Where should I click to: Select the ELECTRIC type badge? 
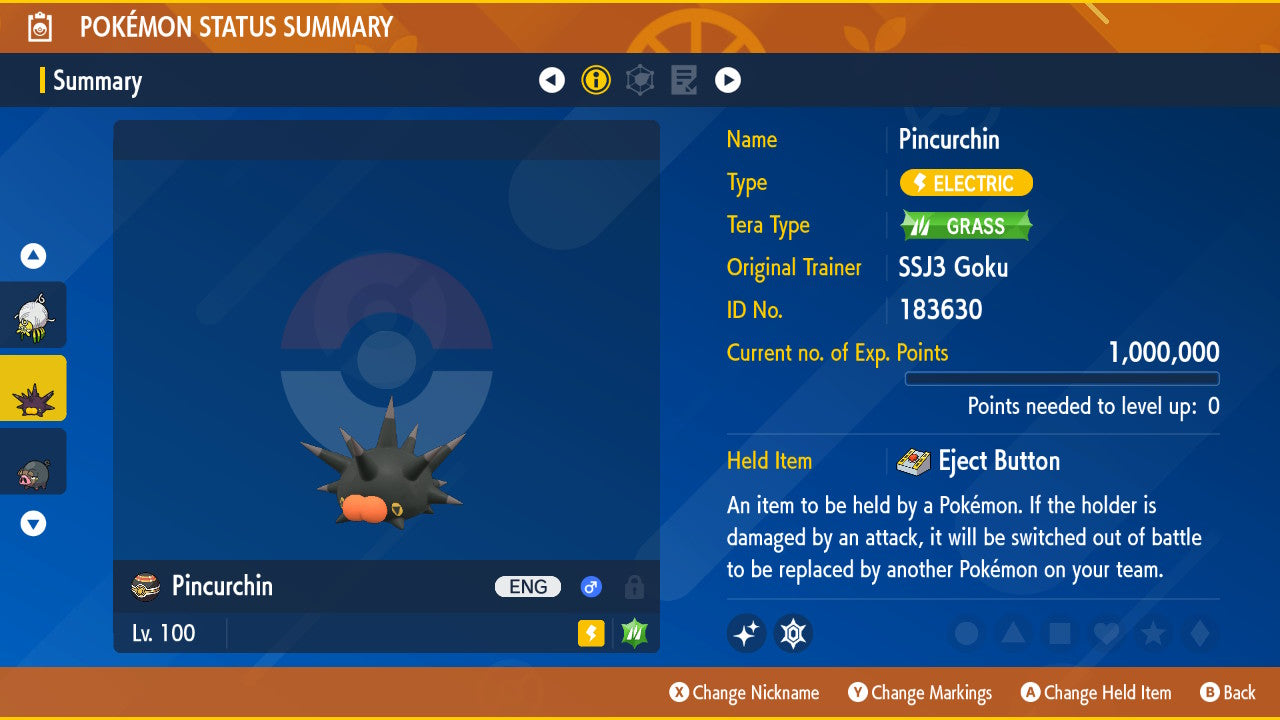pos(966,183)
